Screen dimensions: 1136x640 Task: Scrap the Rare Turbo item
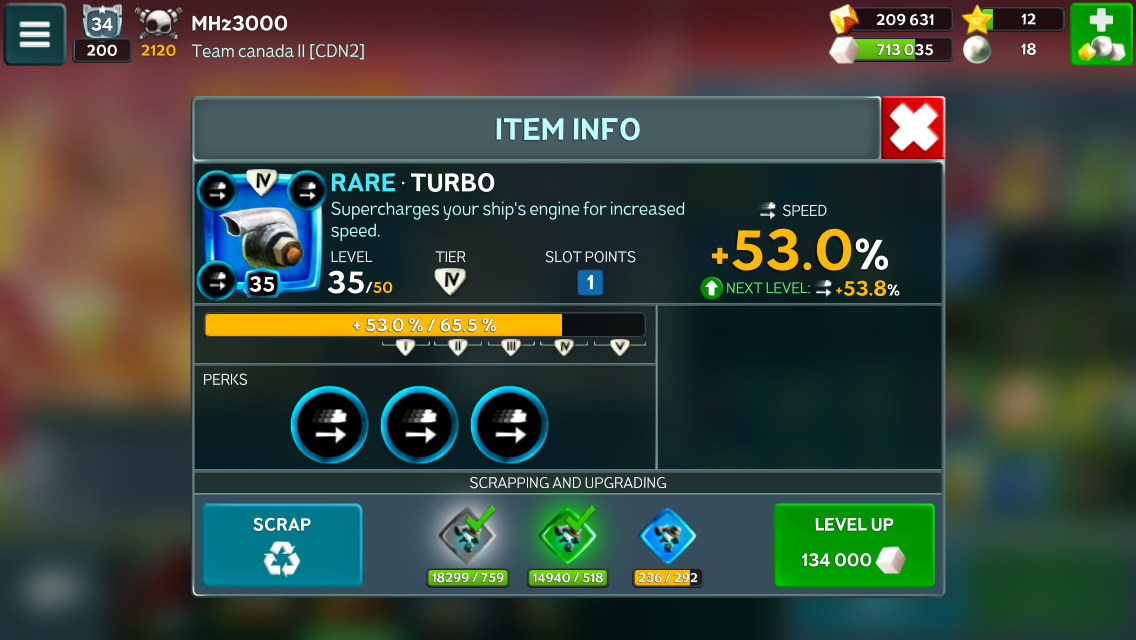pos(282,545)
